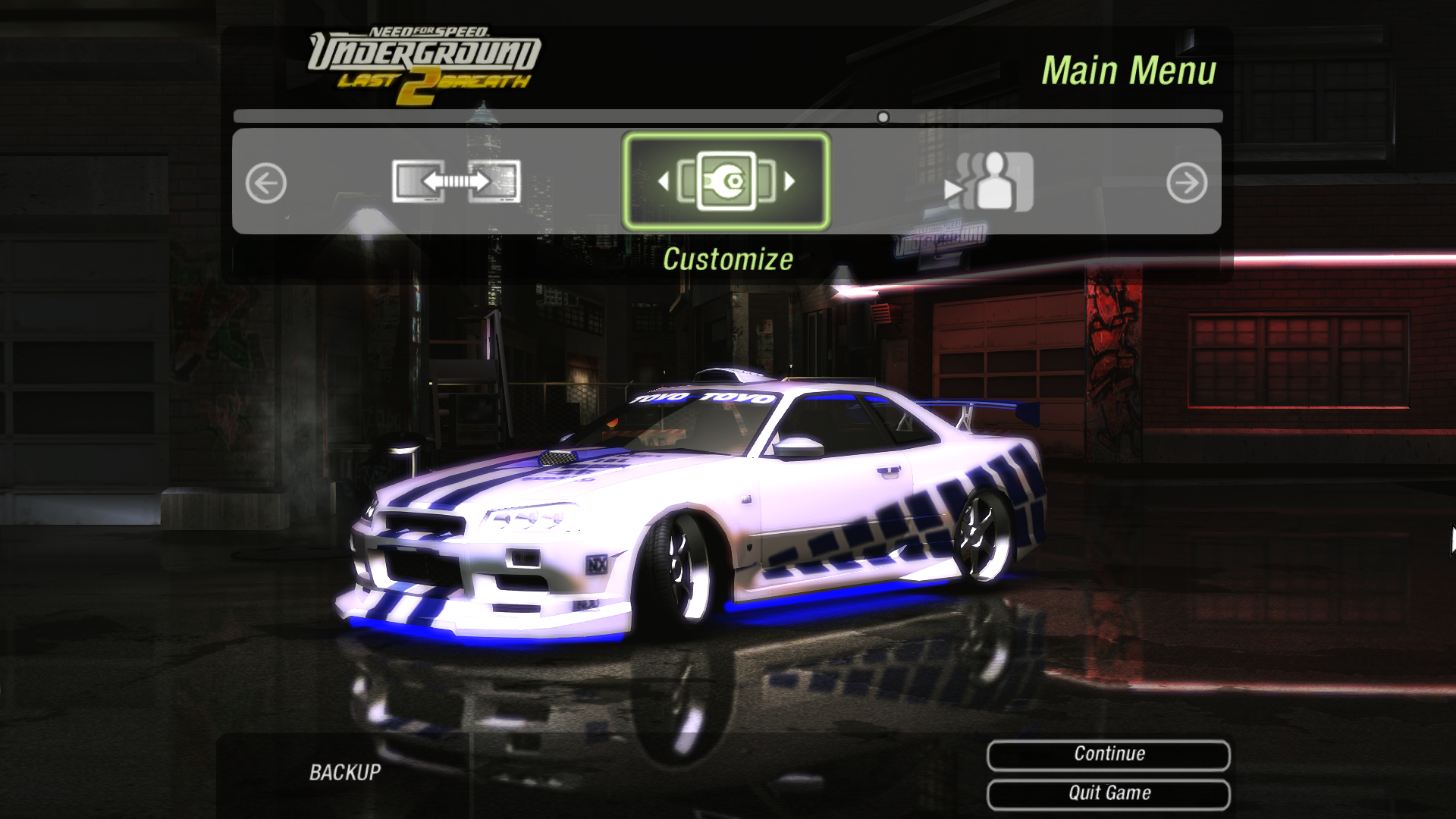Click the Continue button
1456x819 pixels.
1108,754
